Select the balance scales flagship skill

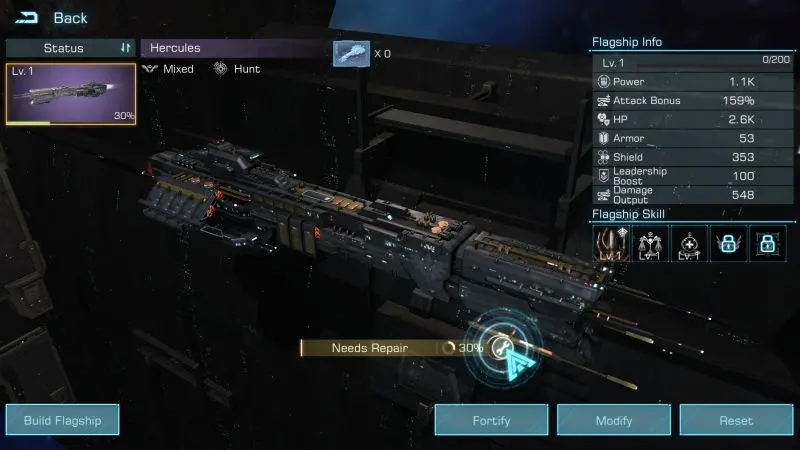[x=651, y=243]
